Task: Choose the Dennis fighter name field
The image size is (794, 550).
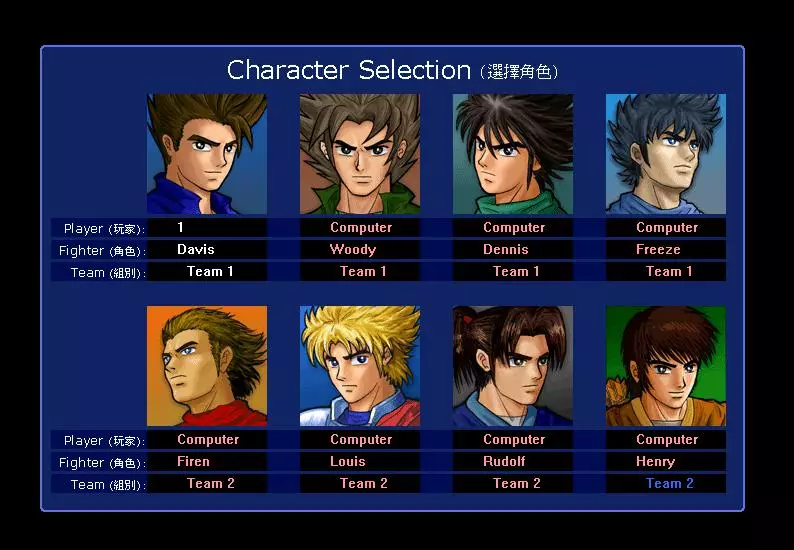Action: point(513,250)
